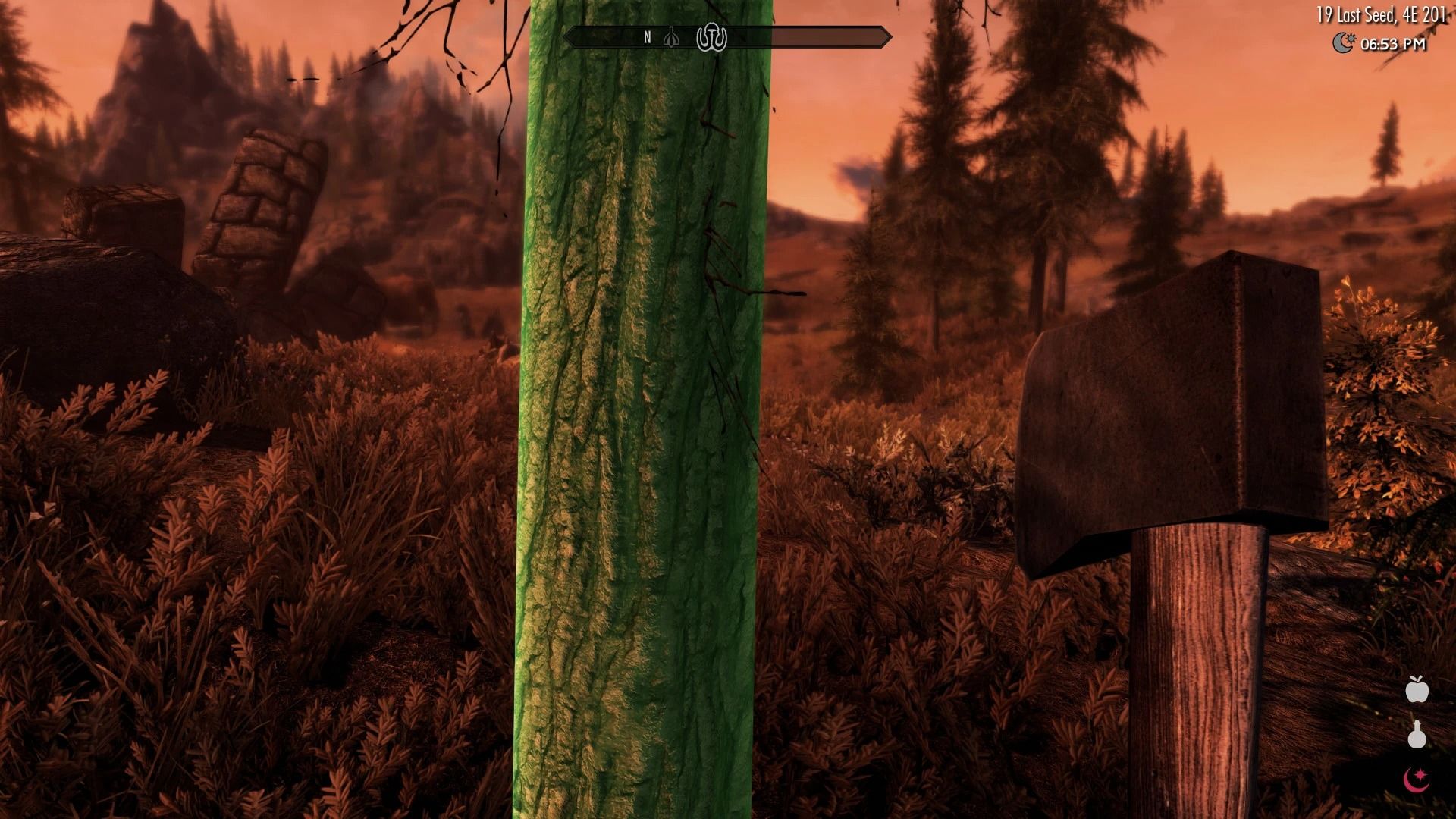Select the N cardinal letter on compass
The image size is (1456, 819).
pyautogui.click(x=647, y=36)
